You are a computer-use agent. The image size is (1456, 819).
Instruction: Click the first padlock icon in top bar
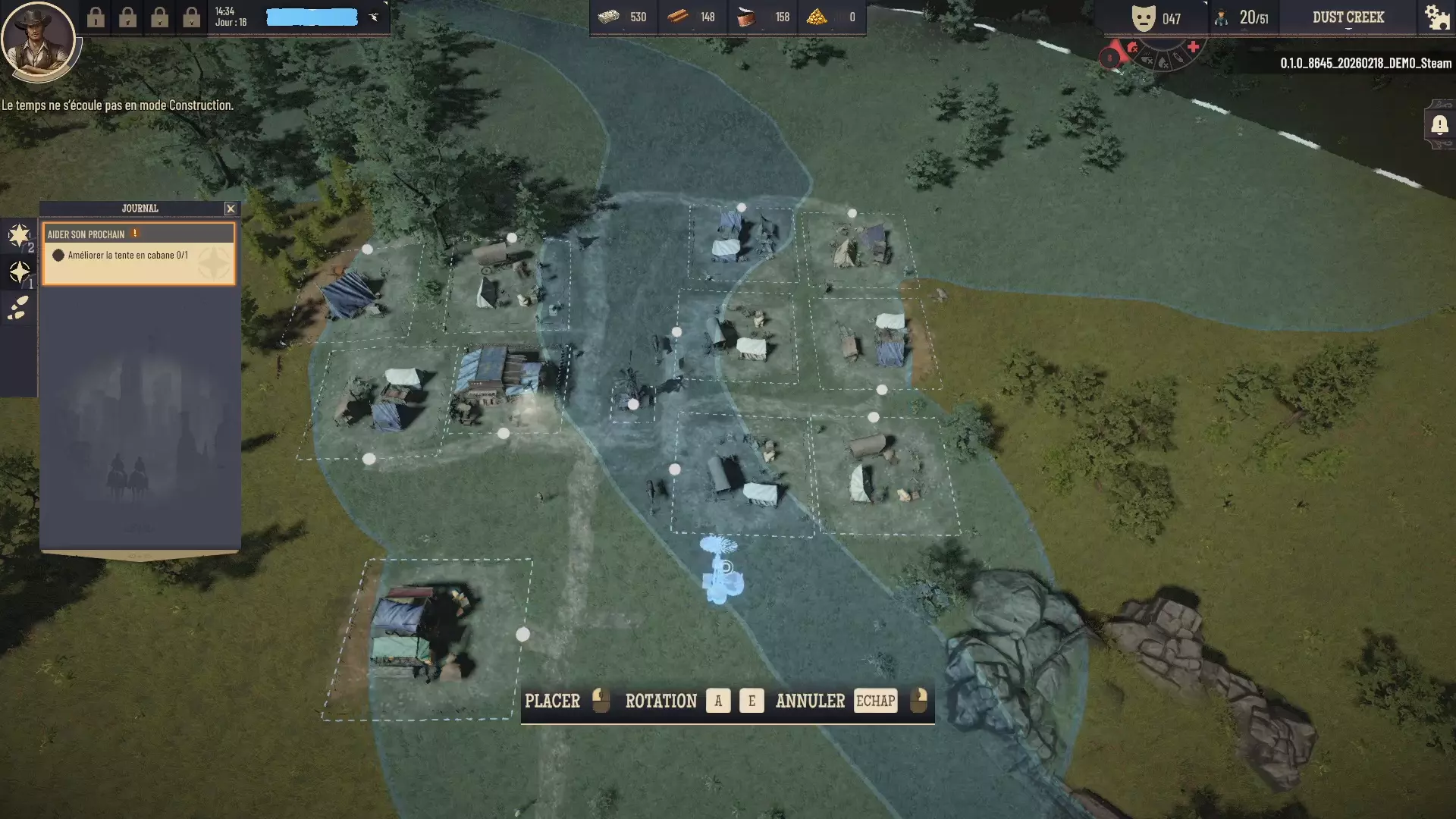[x=97, y=18]
